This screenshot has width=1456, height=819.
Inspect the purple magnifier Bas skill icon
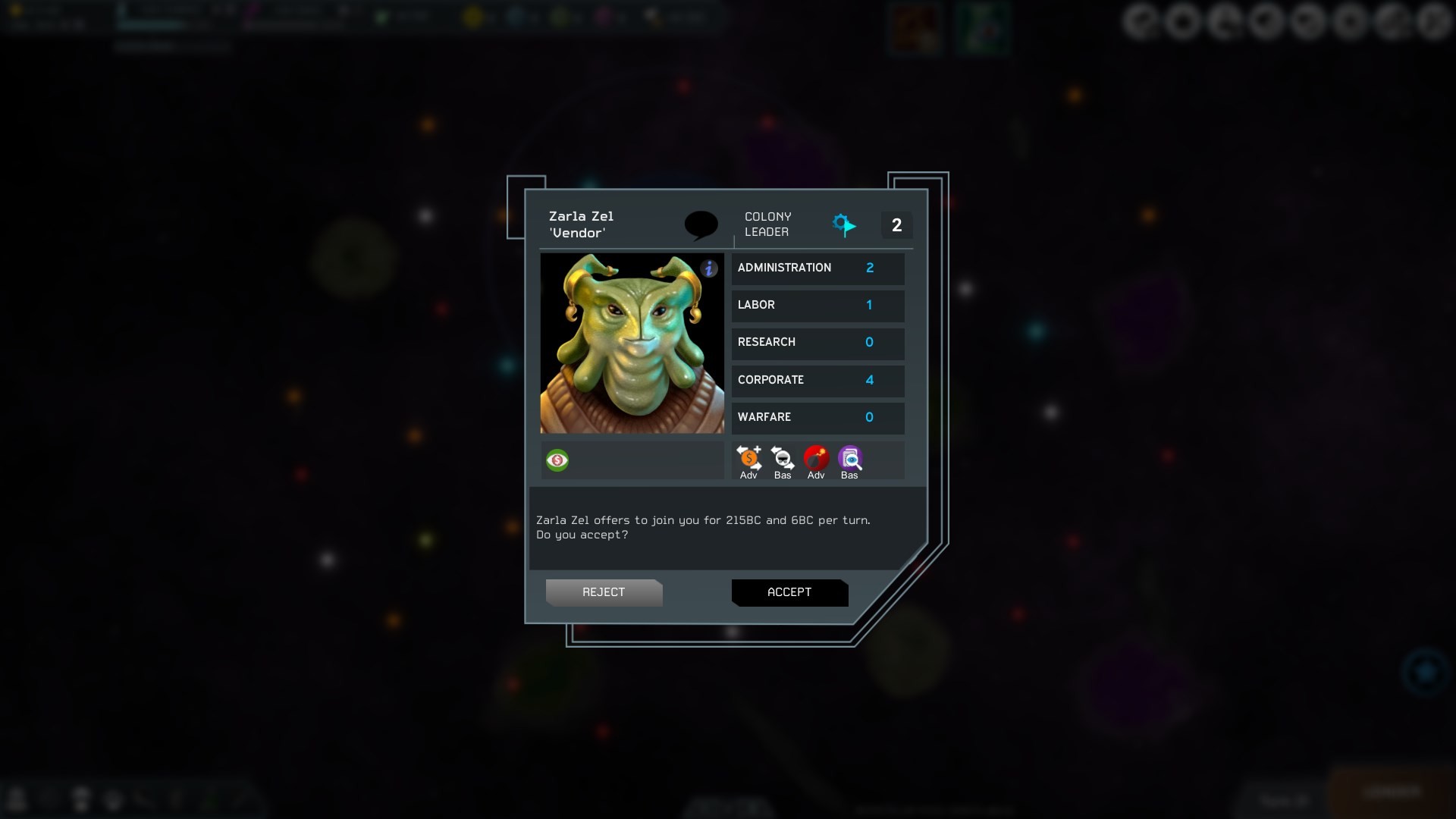click(x=850, y=458)
